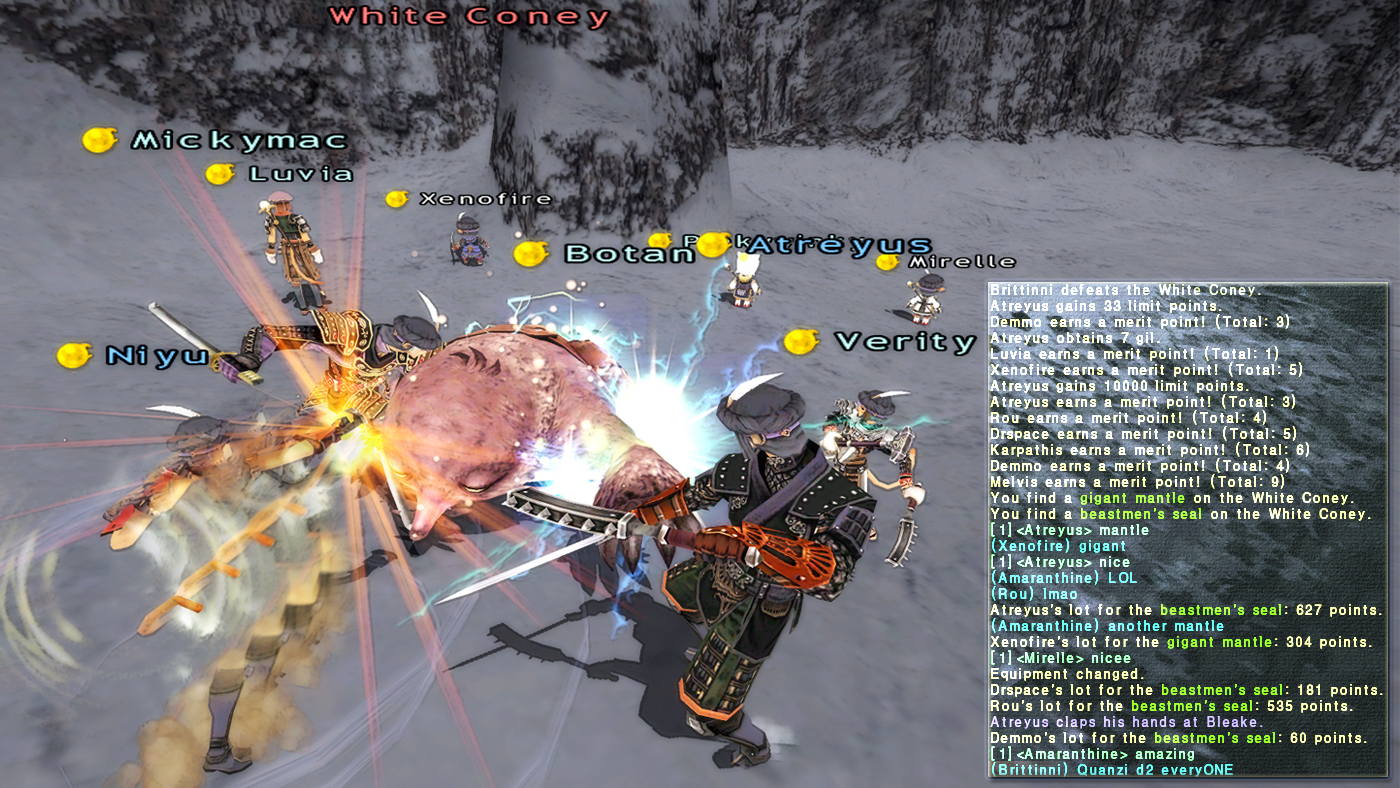
Task: Click the chat log window
Action: [x=1187, y=530]
